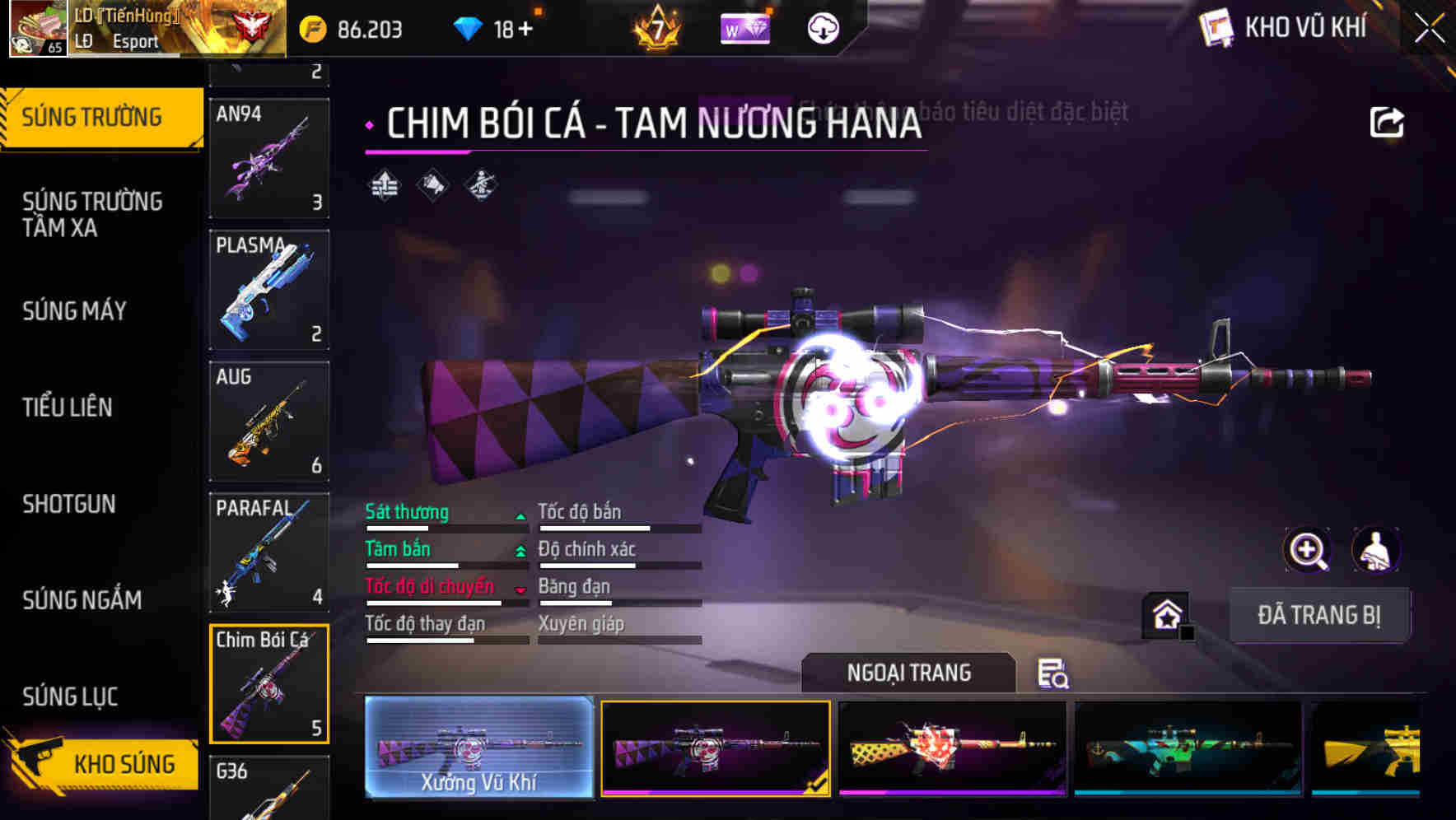Click the purple W diamond token icon
Viewport: 1456px width, 820px height.
744,28
